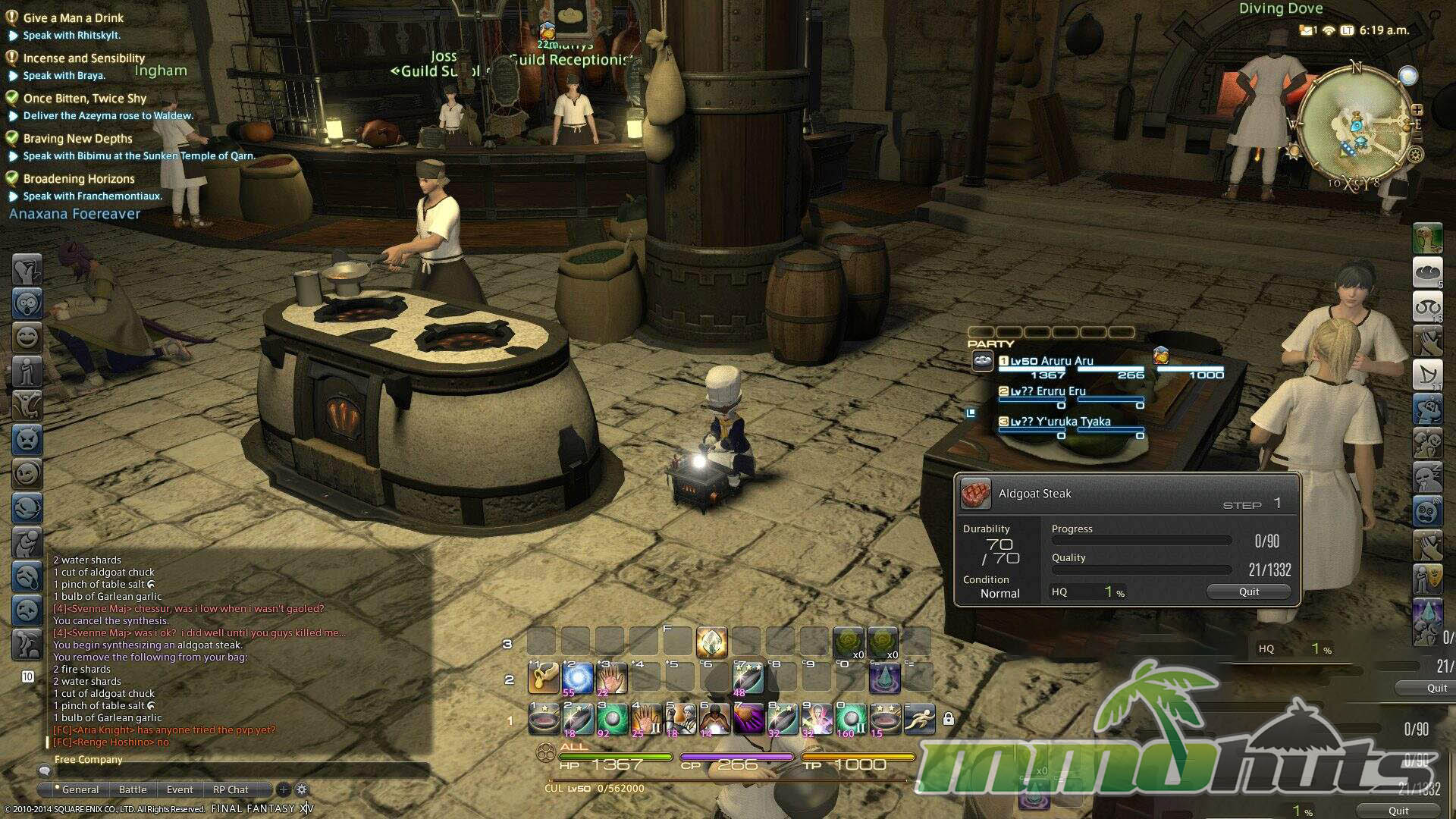The width and height of the screenshot is (1456, 819).
Task: Use the glowing crystal item on hotbar three
Action: click(711, 643)
